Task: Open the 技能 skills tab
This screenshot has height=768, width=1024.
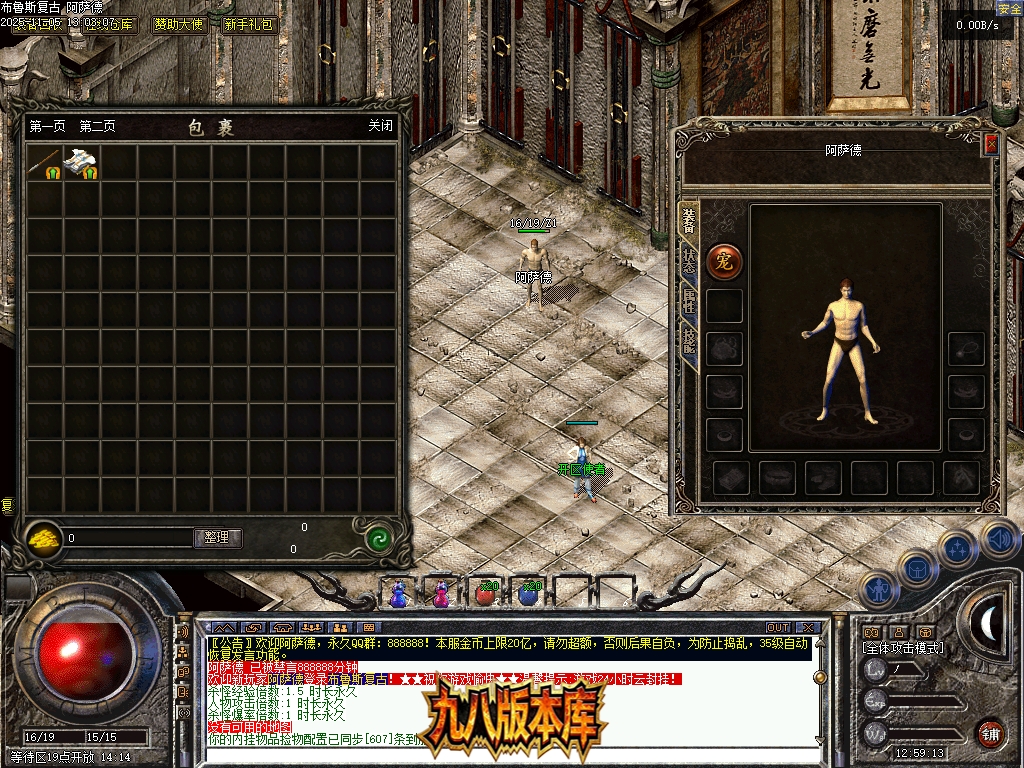Action: point(689,340)
